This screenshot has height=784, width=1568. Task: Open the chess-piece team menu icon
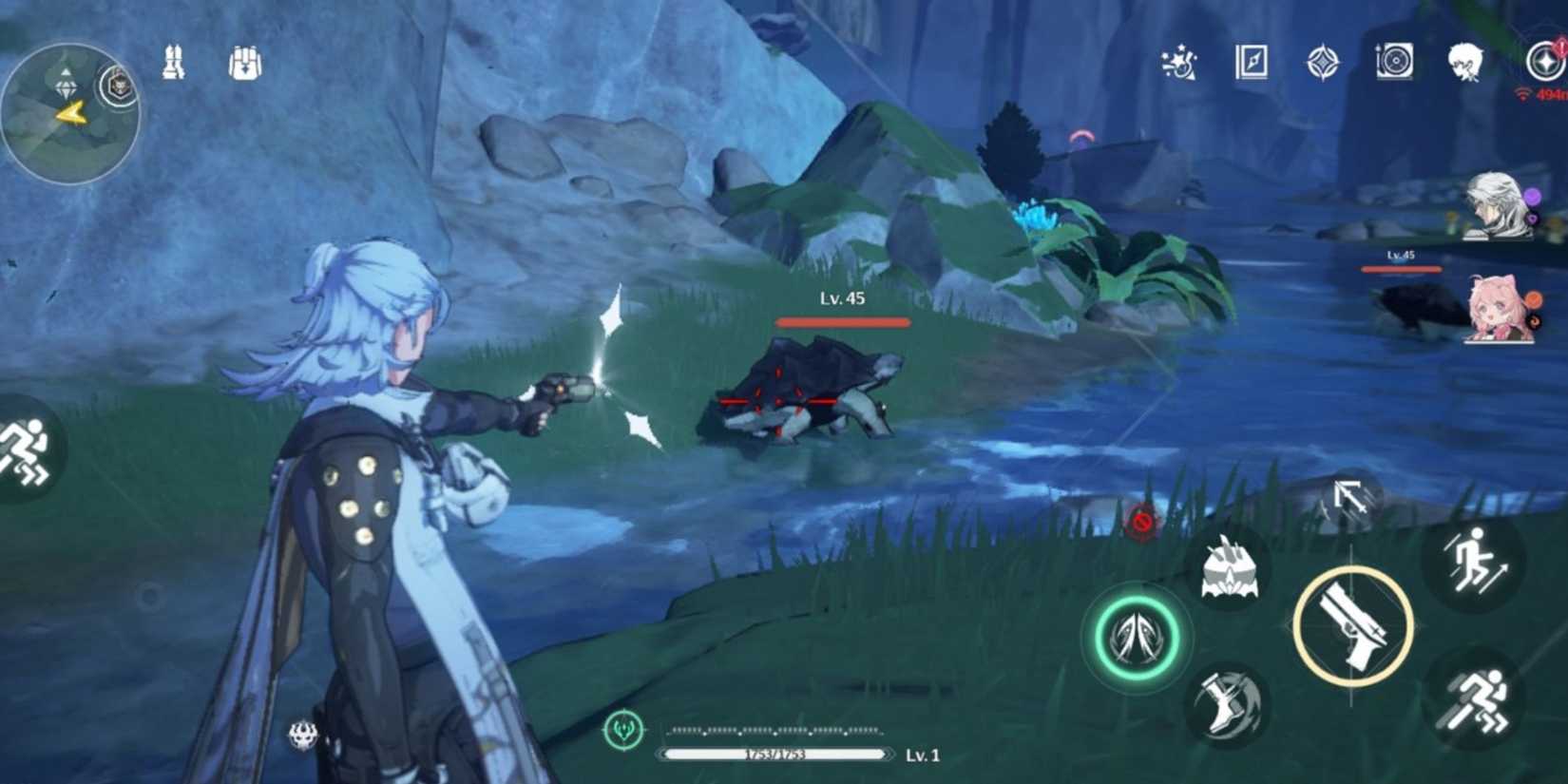click(x=172, y=62)
